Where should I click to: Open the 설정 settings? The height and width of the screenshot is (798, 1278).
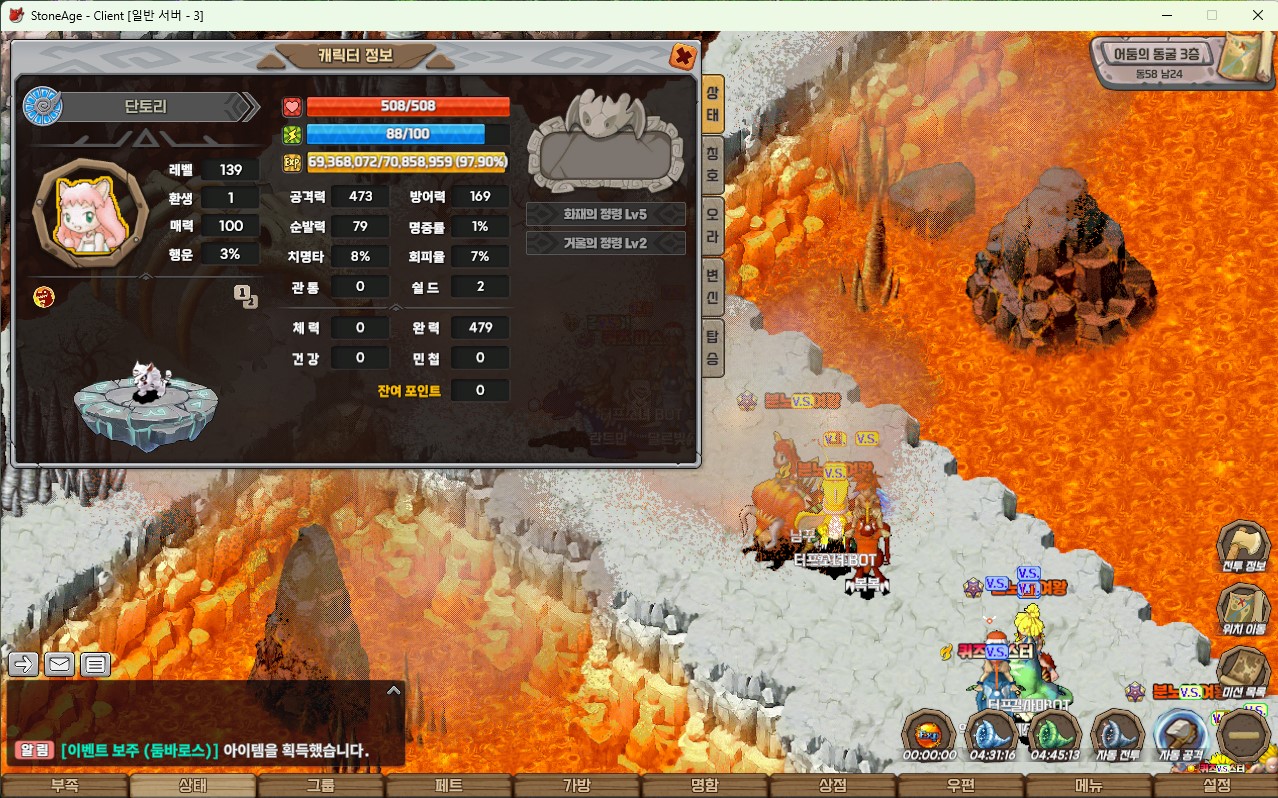(1216, 786)
